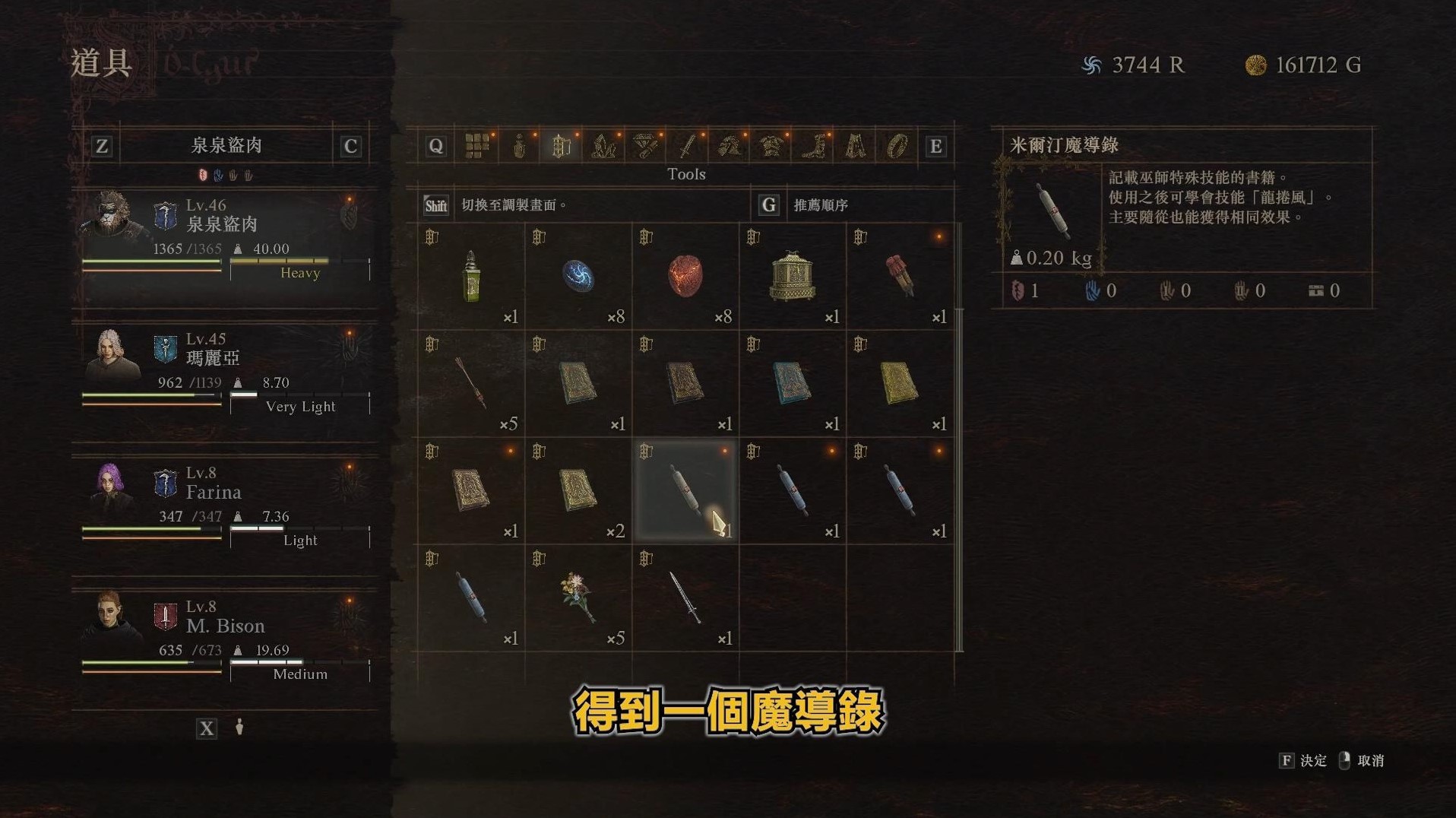1456x818 pixels.
Task: Click the Q previous category button
Action: 436,146
